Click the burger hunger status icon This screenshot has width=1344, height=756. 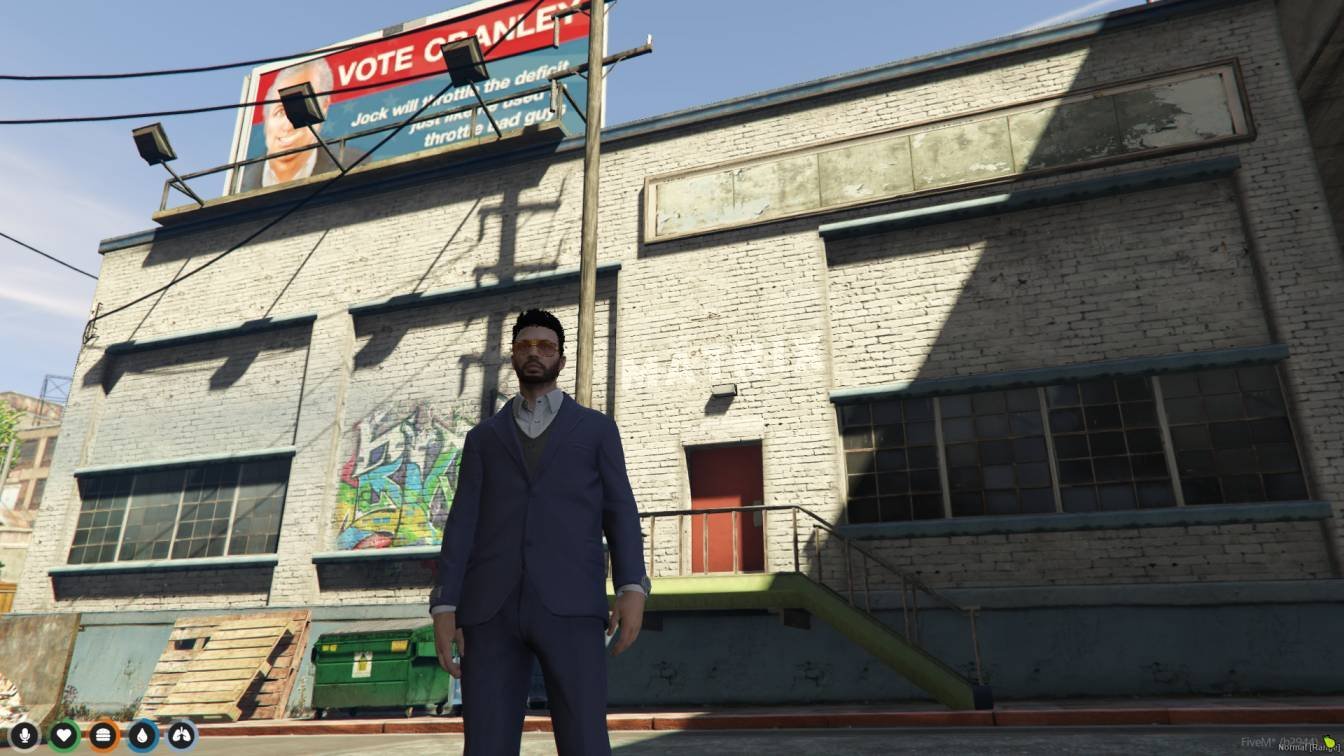pos(103,736)
